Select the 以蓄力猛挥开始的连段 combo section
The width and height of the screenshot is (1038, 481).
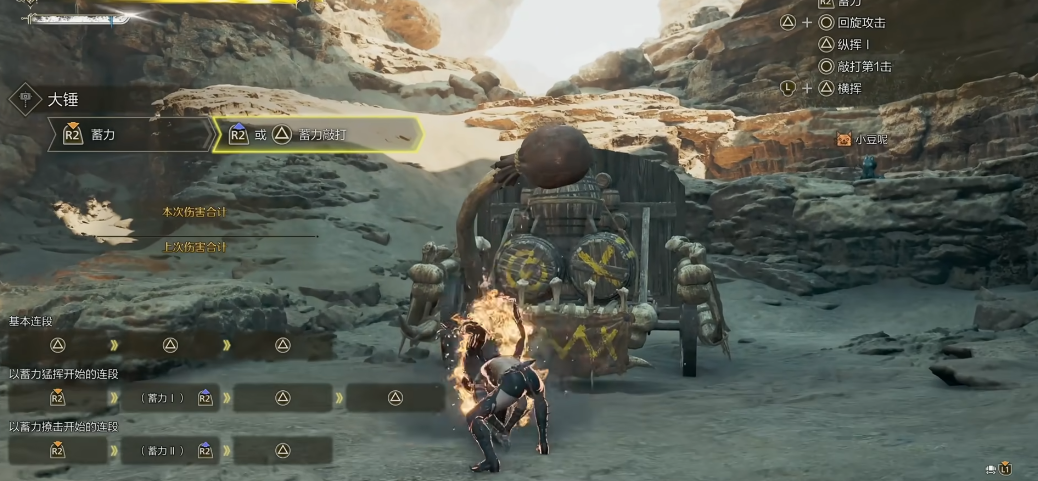(64, 374)
